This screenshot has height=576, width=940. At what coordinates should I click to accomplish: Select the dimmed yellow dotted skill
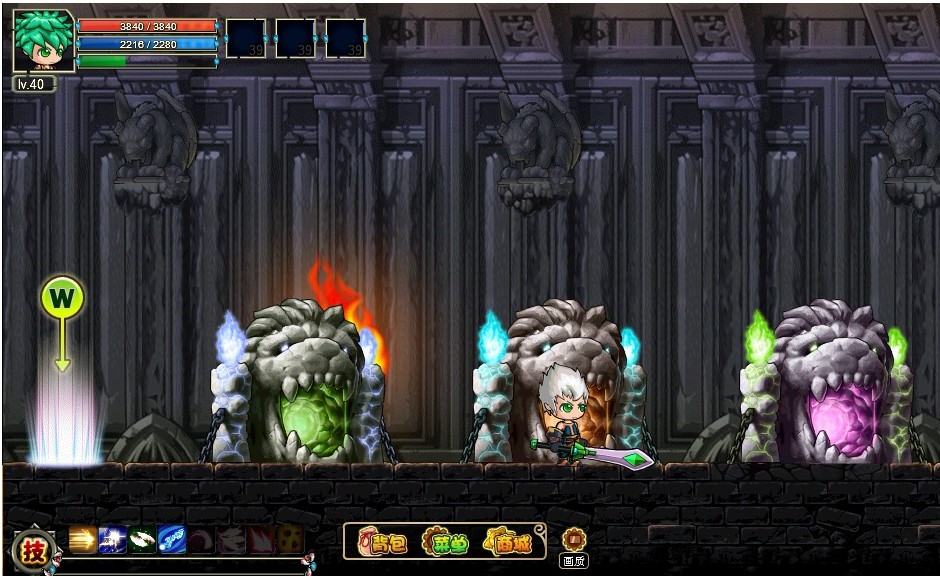291,540
